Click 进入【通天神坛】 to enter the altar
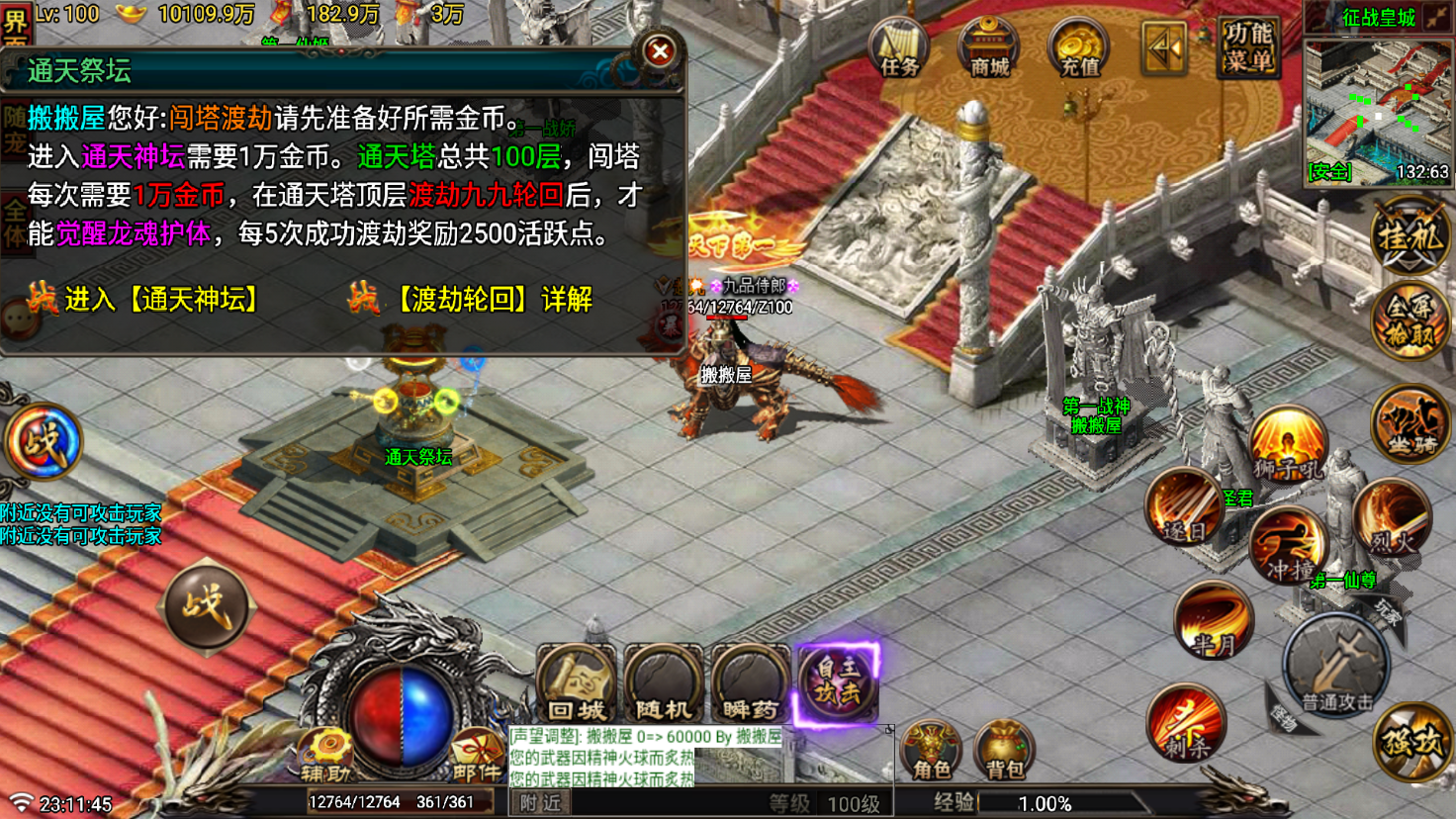Screen dimensions: 1456x819 [161, 299]
